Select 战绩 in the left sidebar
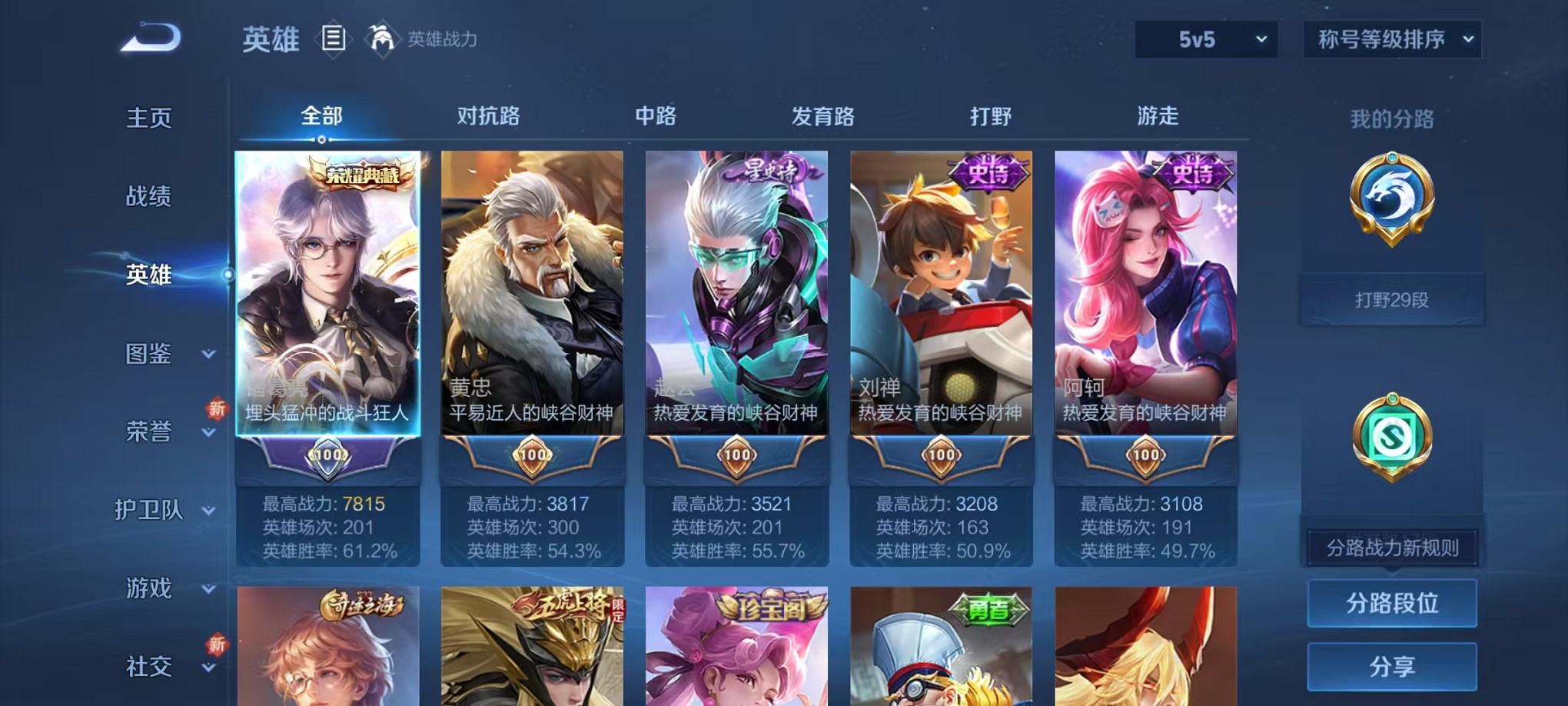Viewport: 1568px width, 706px height. [x=149, y=197]
